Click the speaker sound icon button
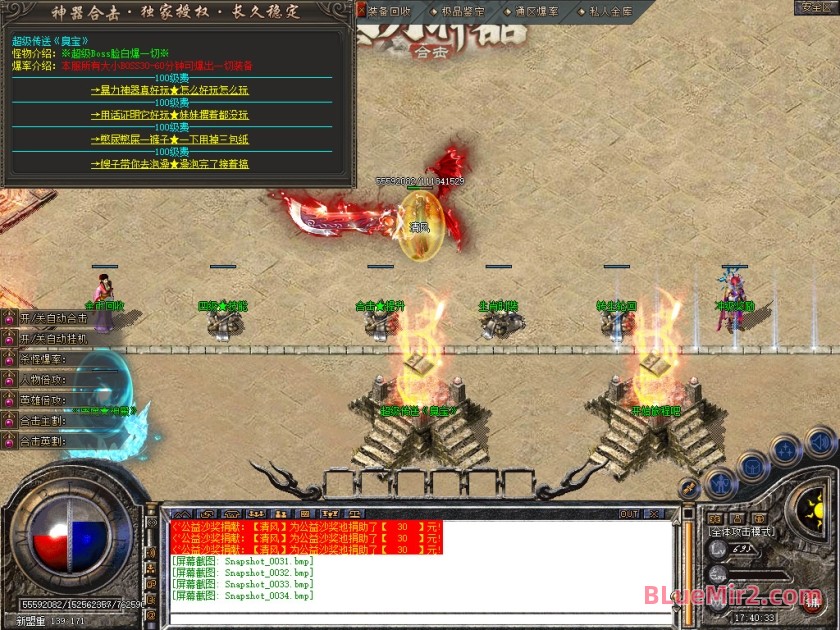This screenshot has height=630, width=840. tap(820, 440)
